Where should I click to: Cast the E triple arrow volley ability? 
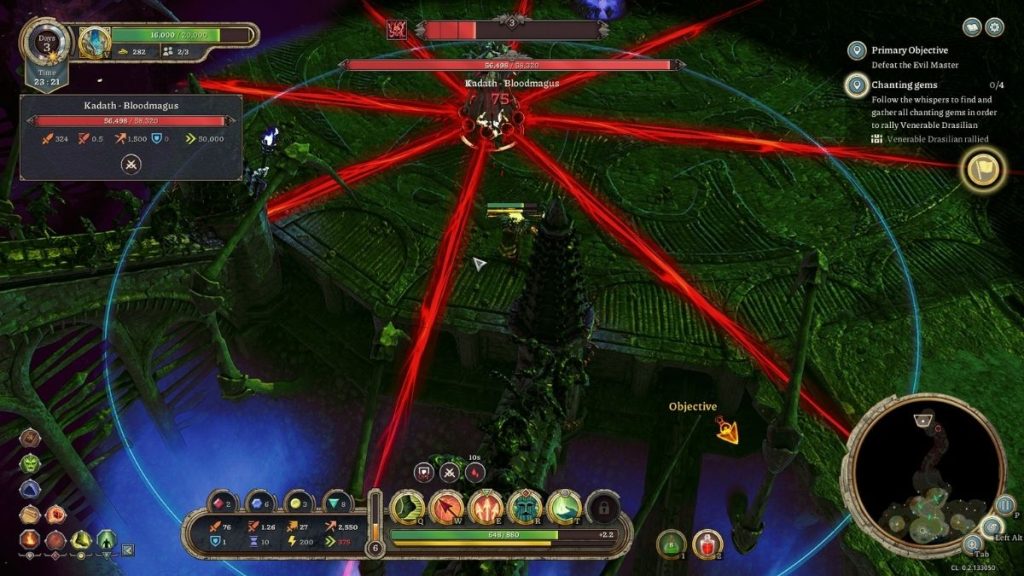coord(486,508)
